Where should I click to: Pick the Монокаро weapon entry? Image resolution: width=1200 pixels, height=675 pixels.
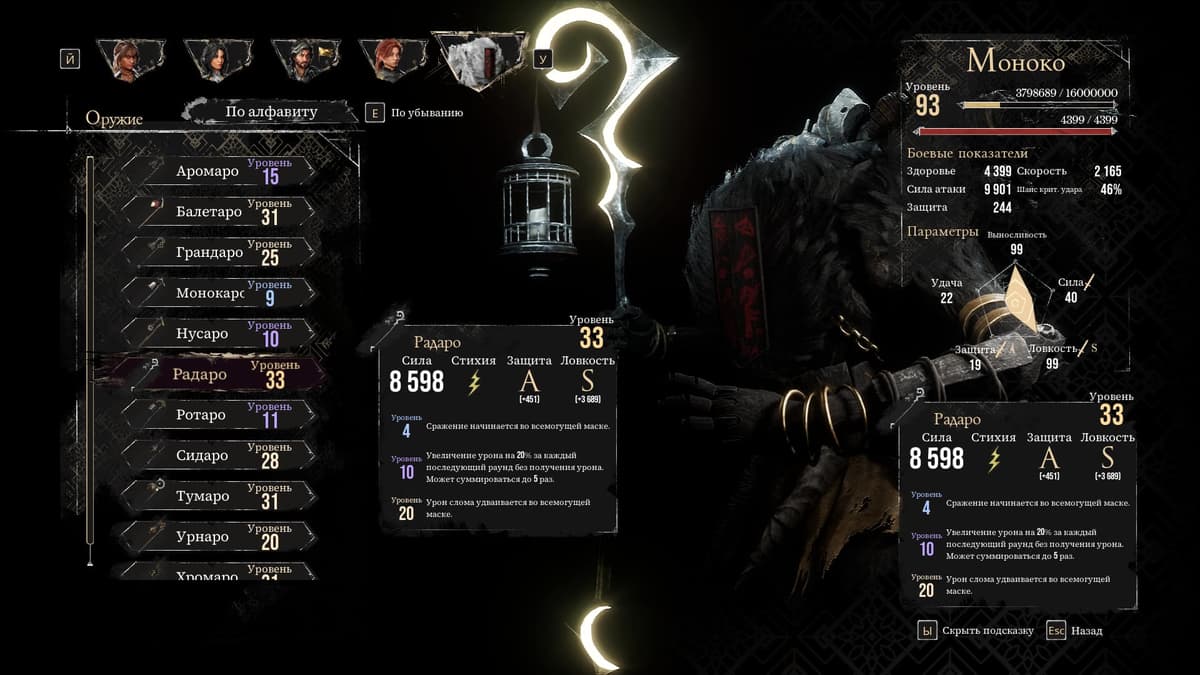[215, 294]
